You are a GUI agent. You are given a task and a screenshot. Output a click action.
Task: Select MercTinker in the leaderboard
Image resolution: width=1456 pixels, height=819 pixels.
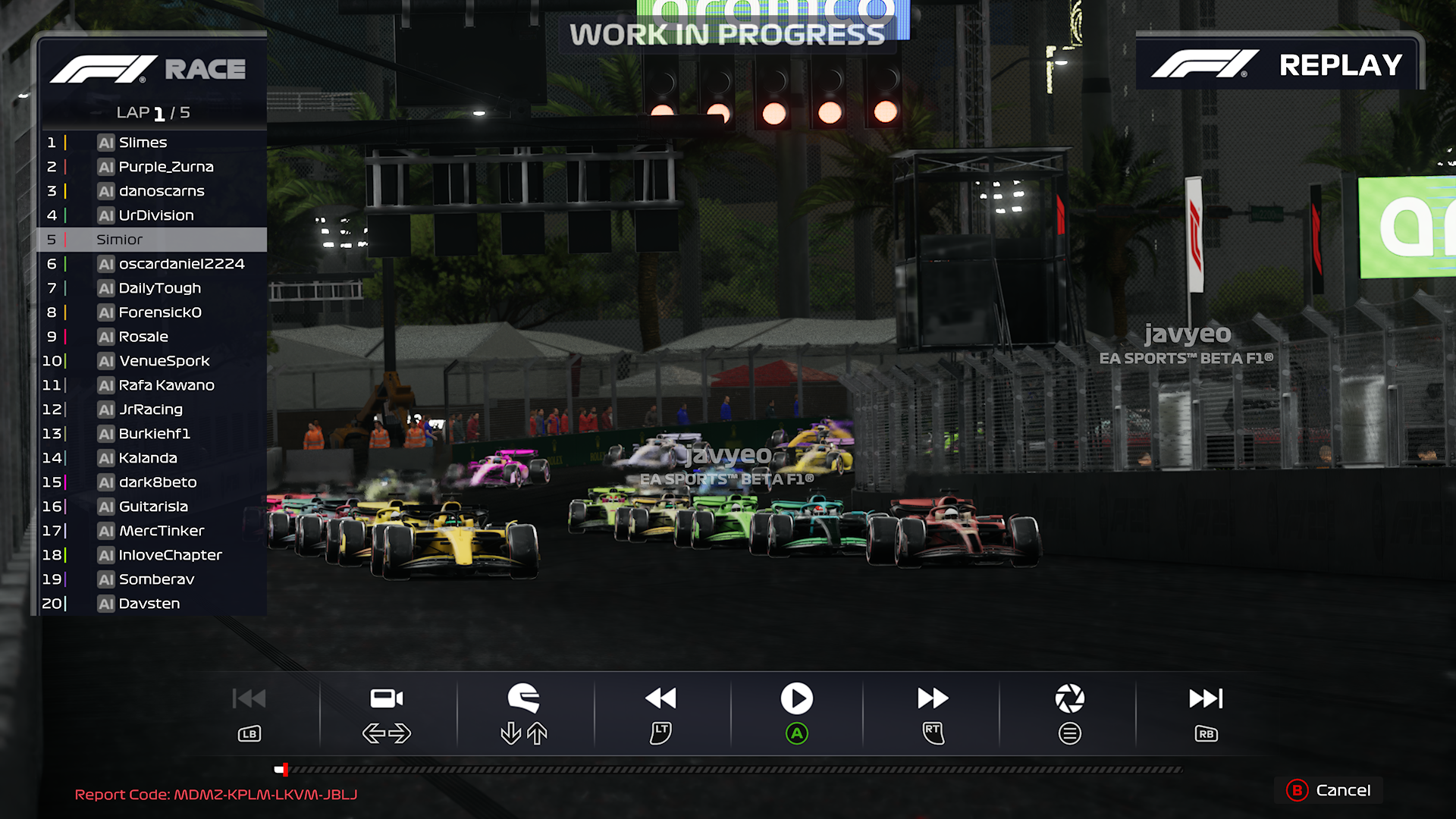(x=161, y=531)
